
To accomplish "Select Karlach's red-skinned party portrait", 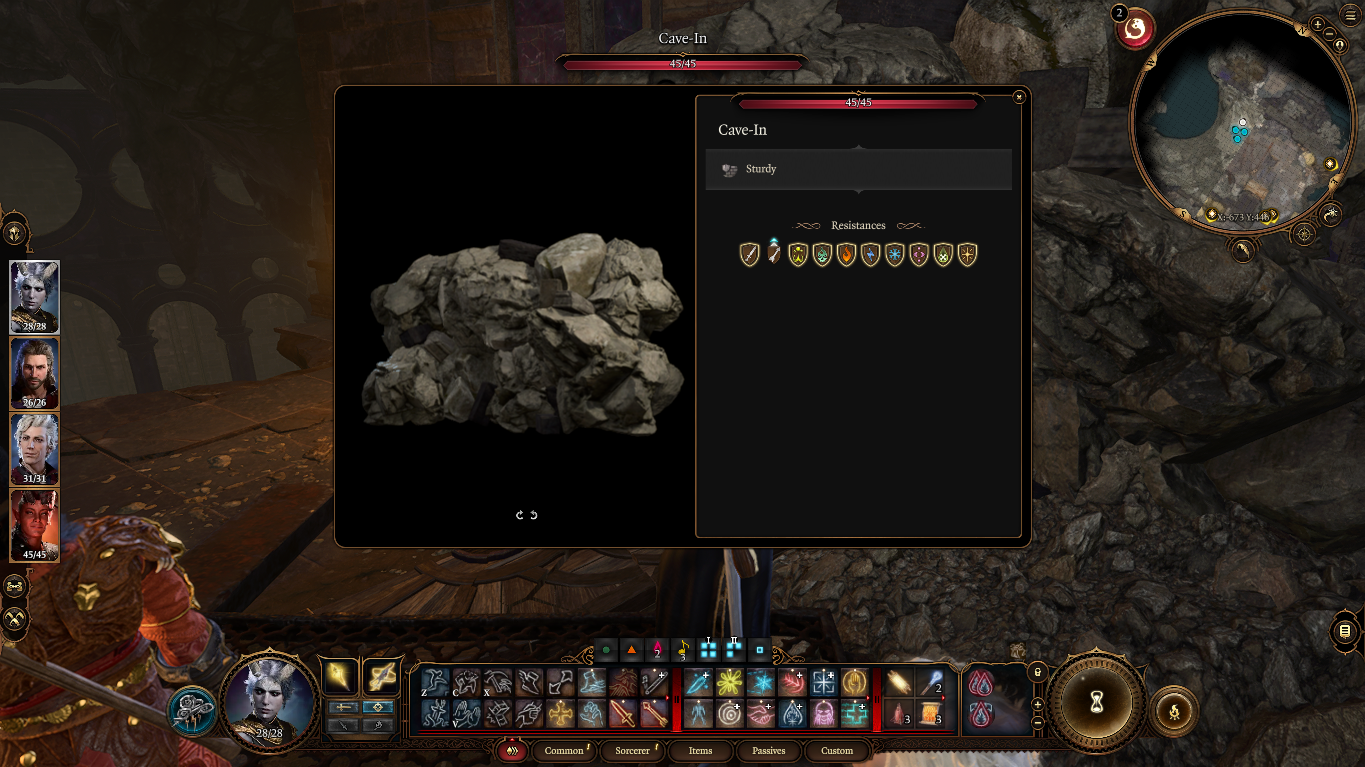I will (x=34, y=525).
